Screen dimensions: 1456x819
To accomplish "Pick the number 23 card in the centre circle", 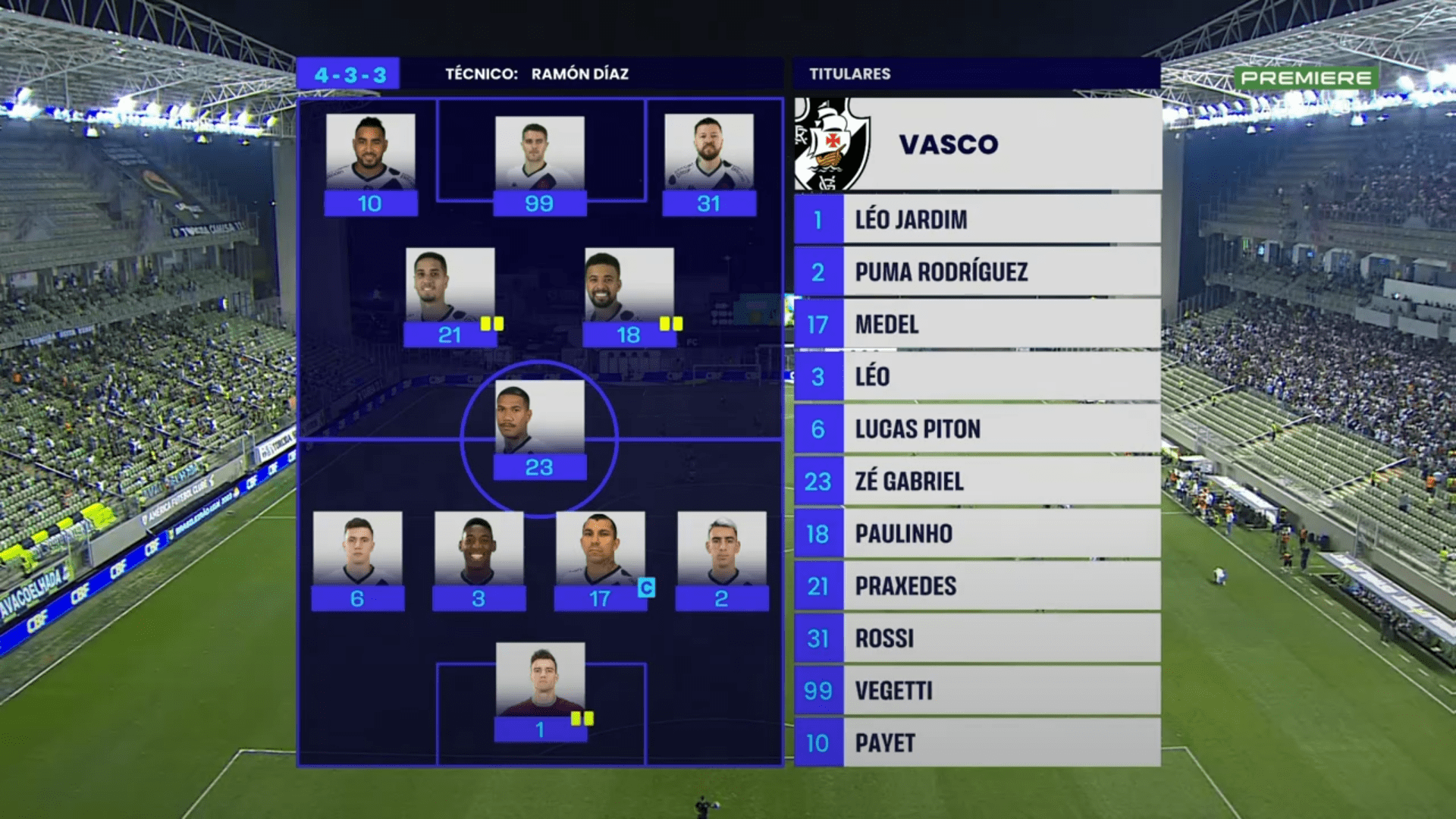I will pos(539,429).
